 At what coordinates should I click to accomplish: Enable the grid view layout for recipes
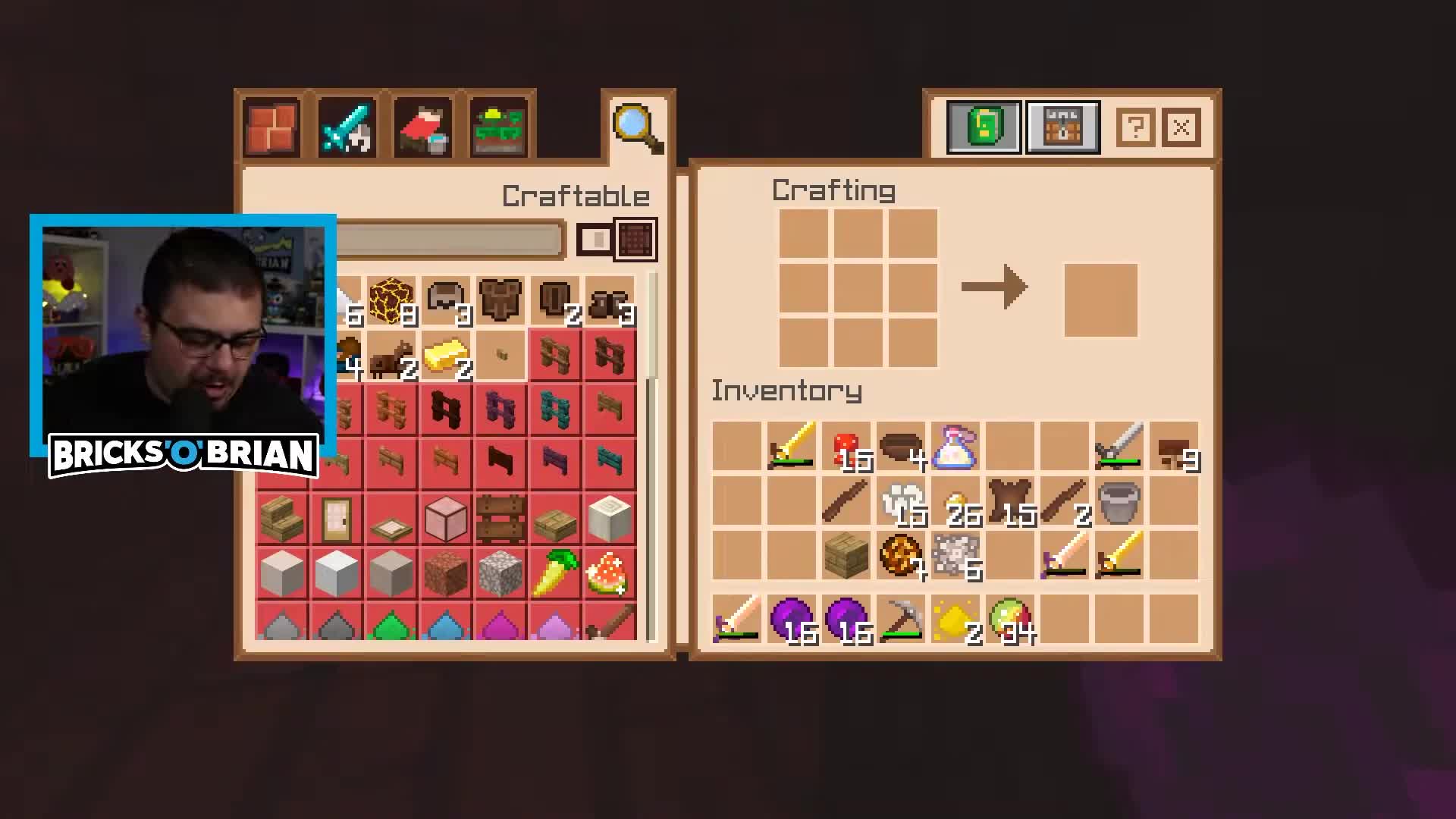click(x=635, y=239)
